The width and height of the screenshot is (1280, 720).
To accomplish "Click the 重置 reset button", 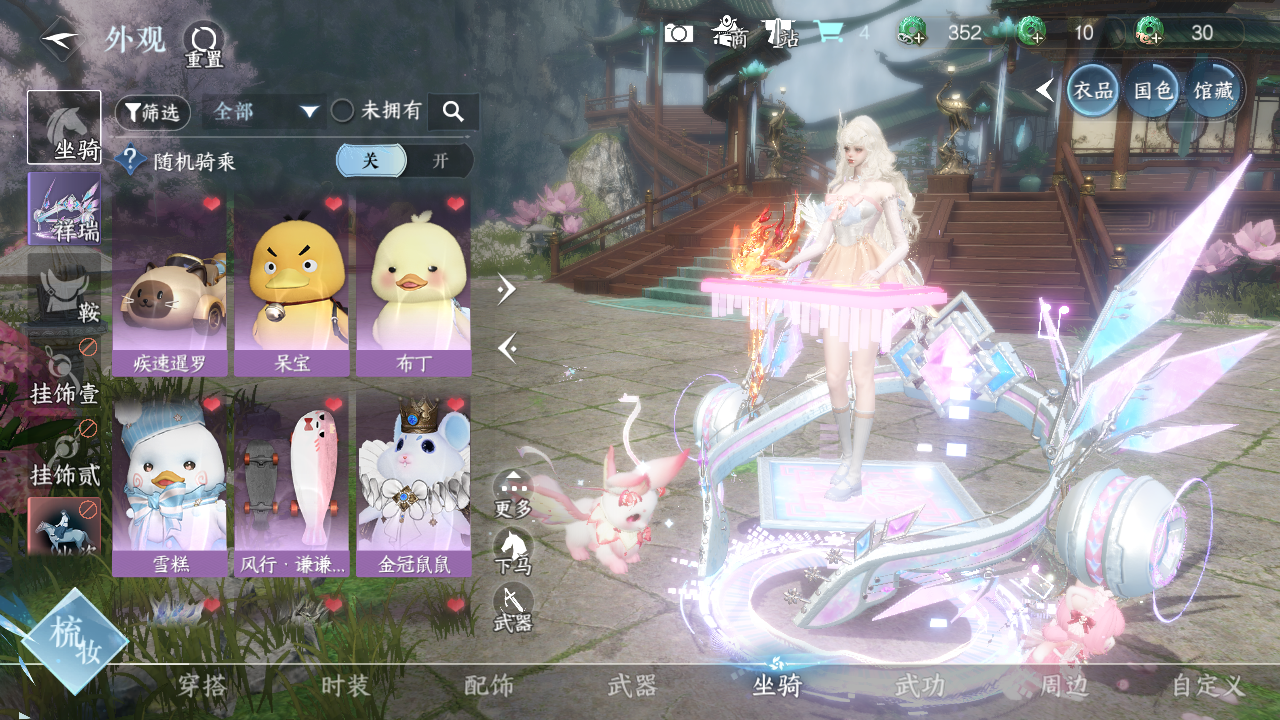I will [x=203, y=45].
